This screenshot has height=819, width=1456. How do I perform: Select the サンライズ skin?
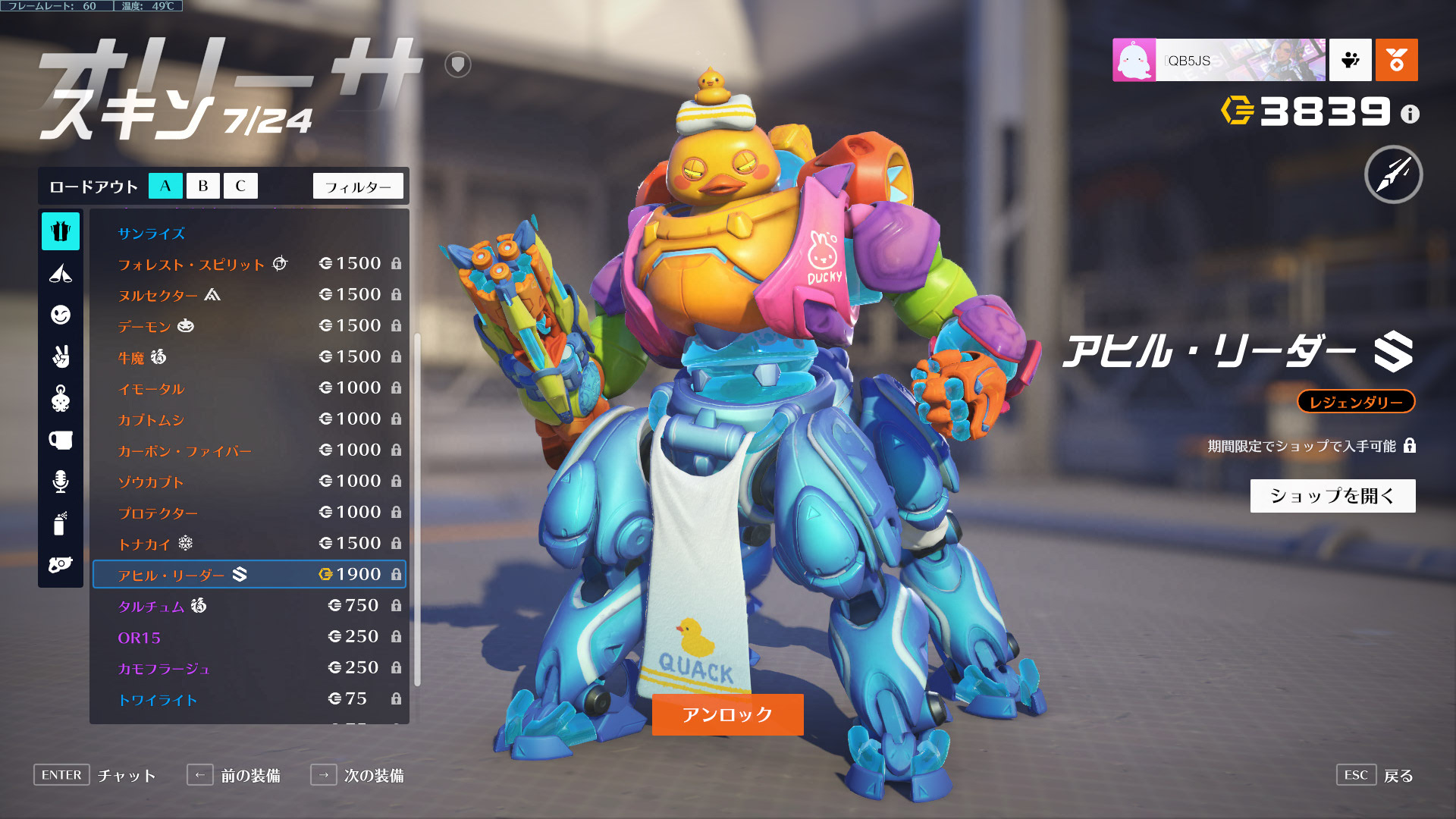[152, 234]
